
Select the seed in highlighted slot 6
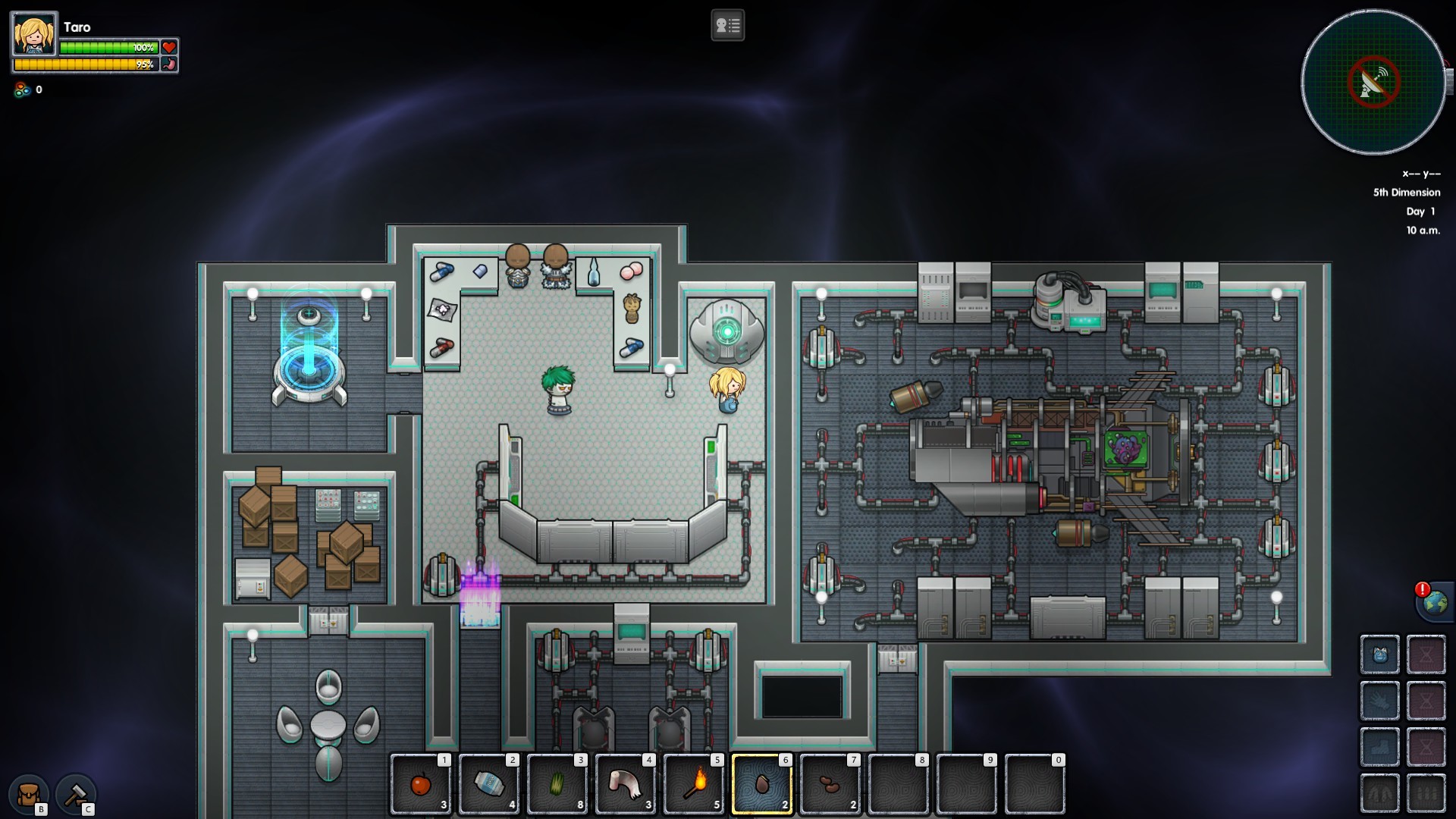tap(762, 785)
